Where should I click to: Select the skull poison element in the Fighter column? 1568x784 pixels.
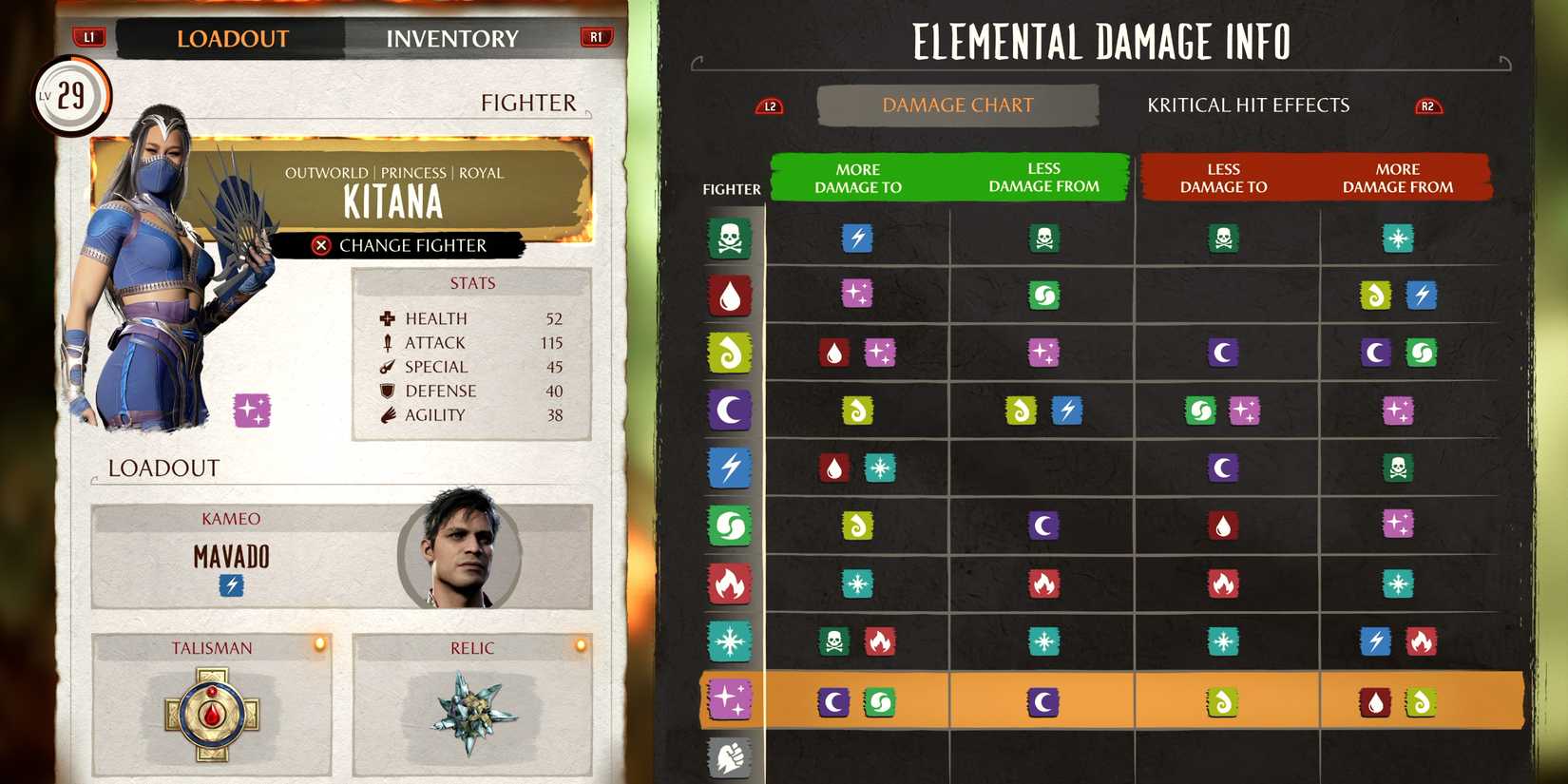coord(728,239)
